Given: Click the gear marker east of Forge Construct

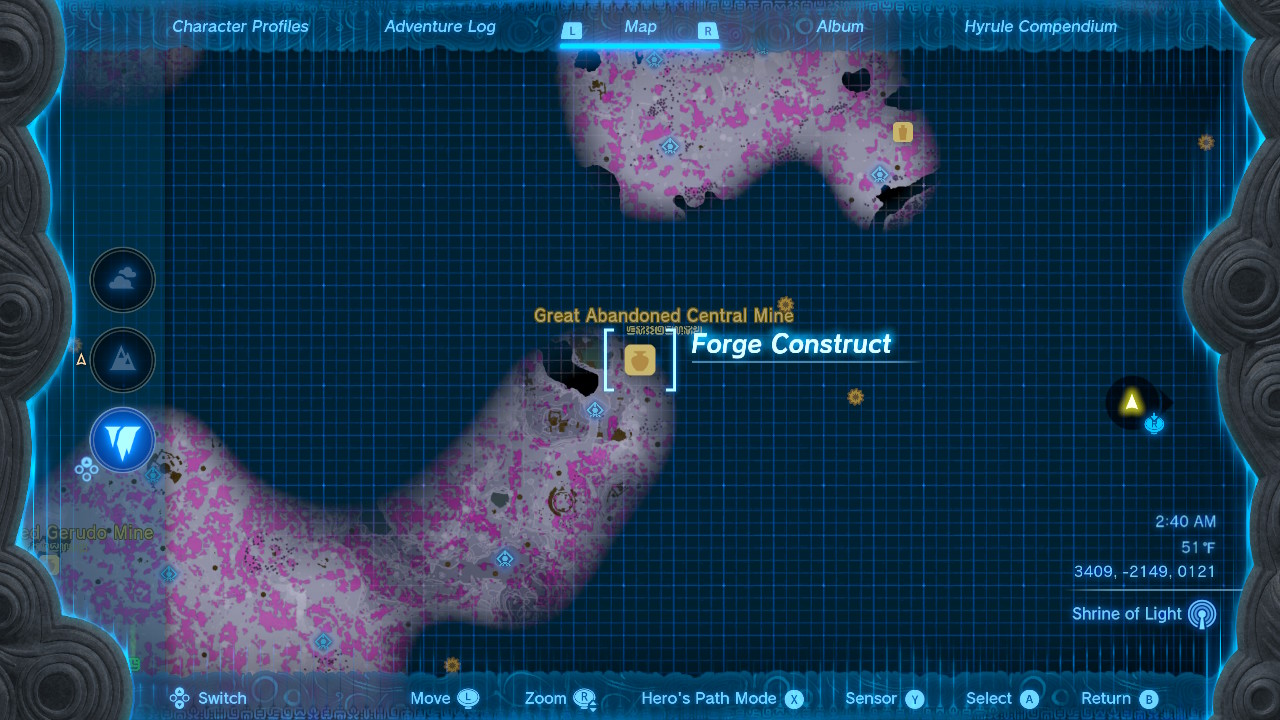Looking at the screenshot, I should (x=855, y=397).
